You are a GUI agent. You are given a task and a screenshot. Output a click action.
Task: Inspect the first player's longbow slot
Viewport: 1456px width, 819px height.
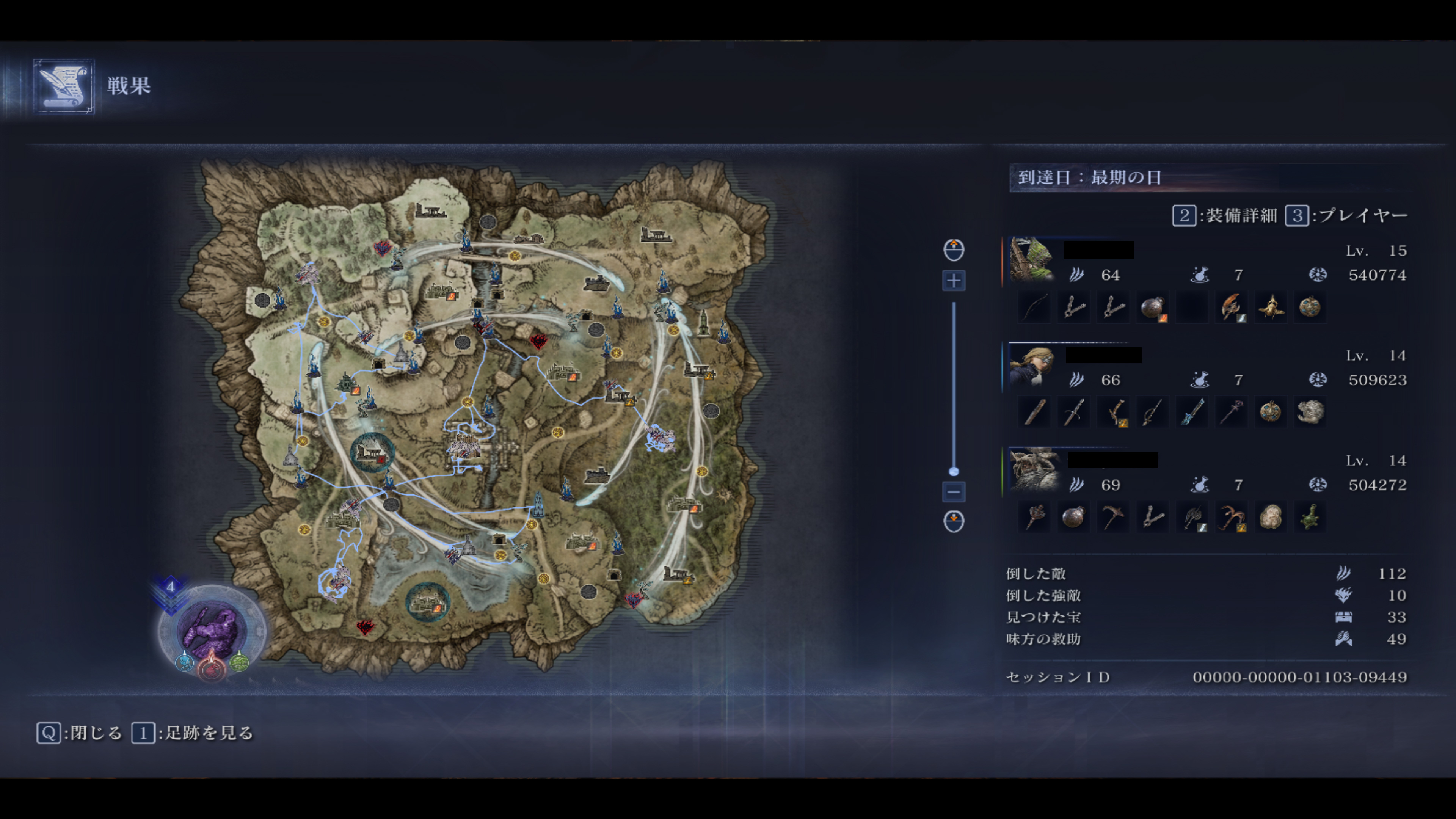coord(1034,308)
